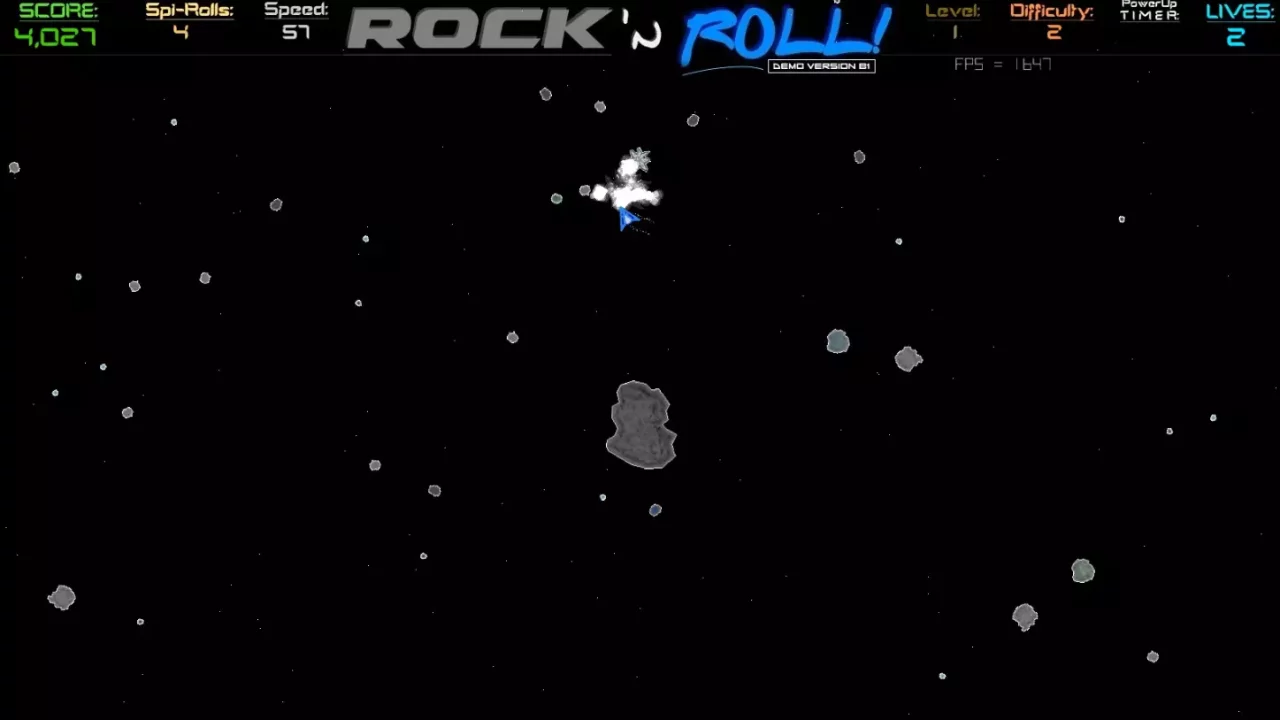The width and height of the screenshot is (1280, 720).
Task: Click the asteroid in the bottom-left corner
Action: [x=61, y=597]
